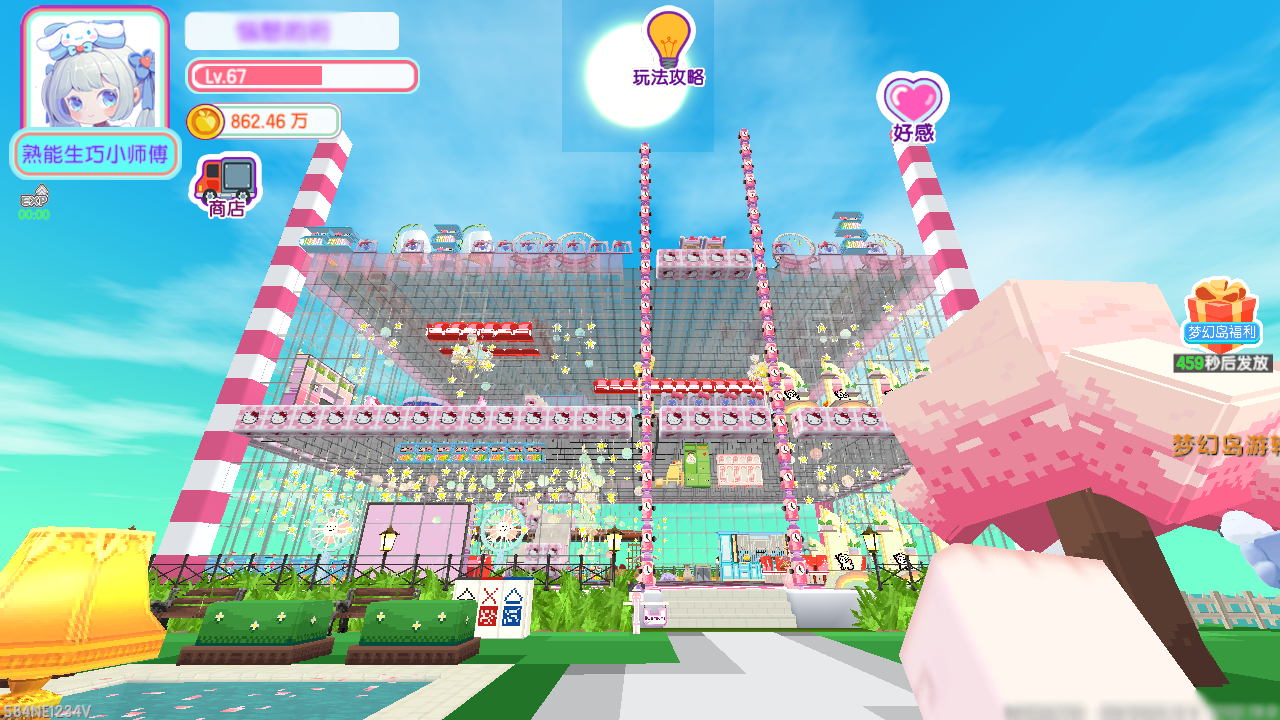Tap the 好感 heart icon
1280x720 pixels.
coord(912,106)
